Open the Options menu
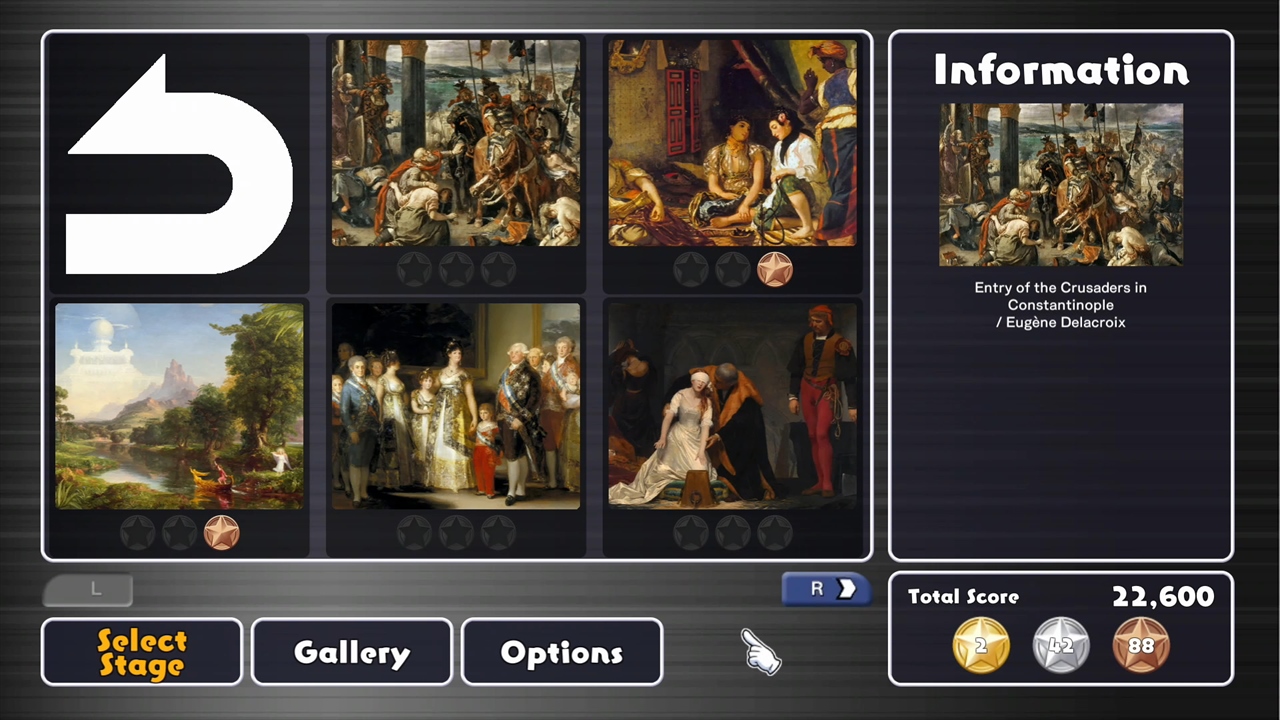Image resolution: width=1280 pixels, height=720 pixels. (561, 652)
